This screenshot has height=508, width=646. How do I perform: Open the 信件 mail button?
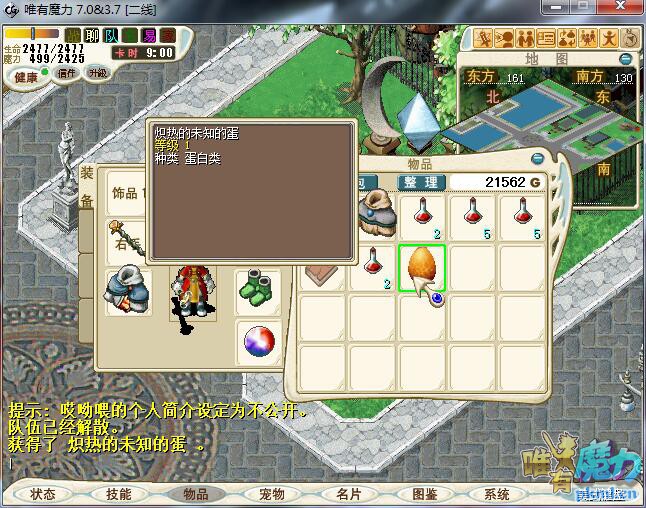[67, 73]
